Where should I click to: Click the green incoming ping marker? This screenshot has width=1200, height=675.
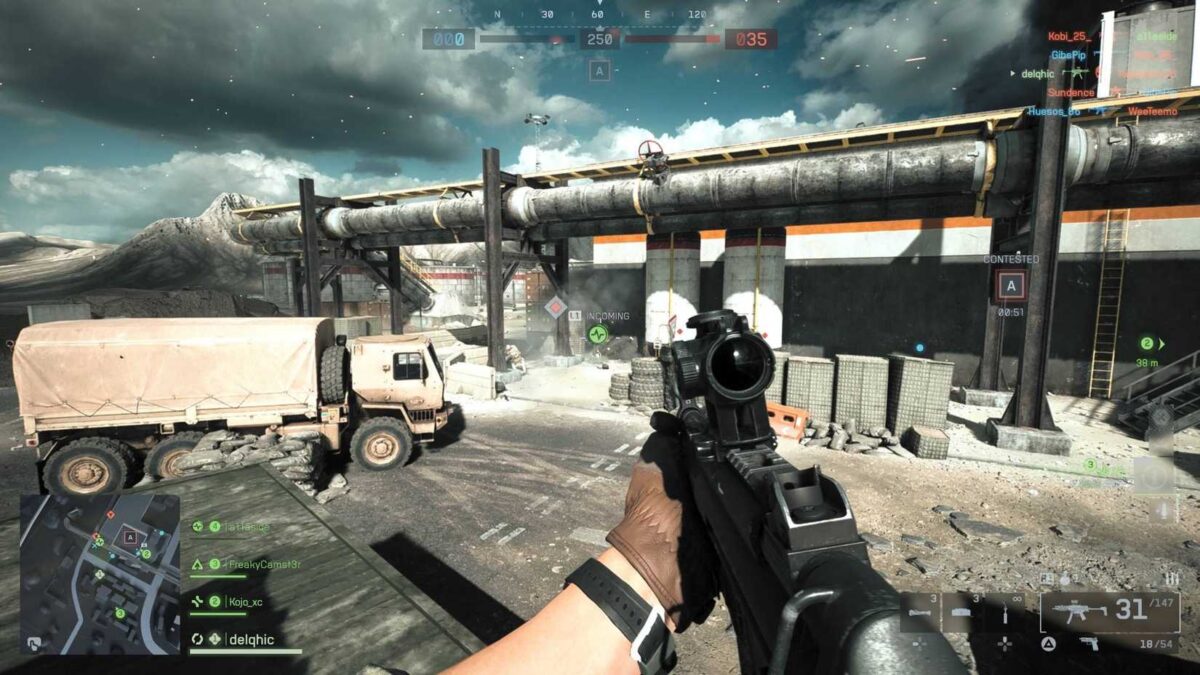tap(597, 333)
